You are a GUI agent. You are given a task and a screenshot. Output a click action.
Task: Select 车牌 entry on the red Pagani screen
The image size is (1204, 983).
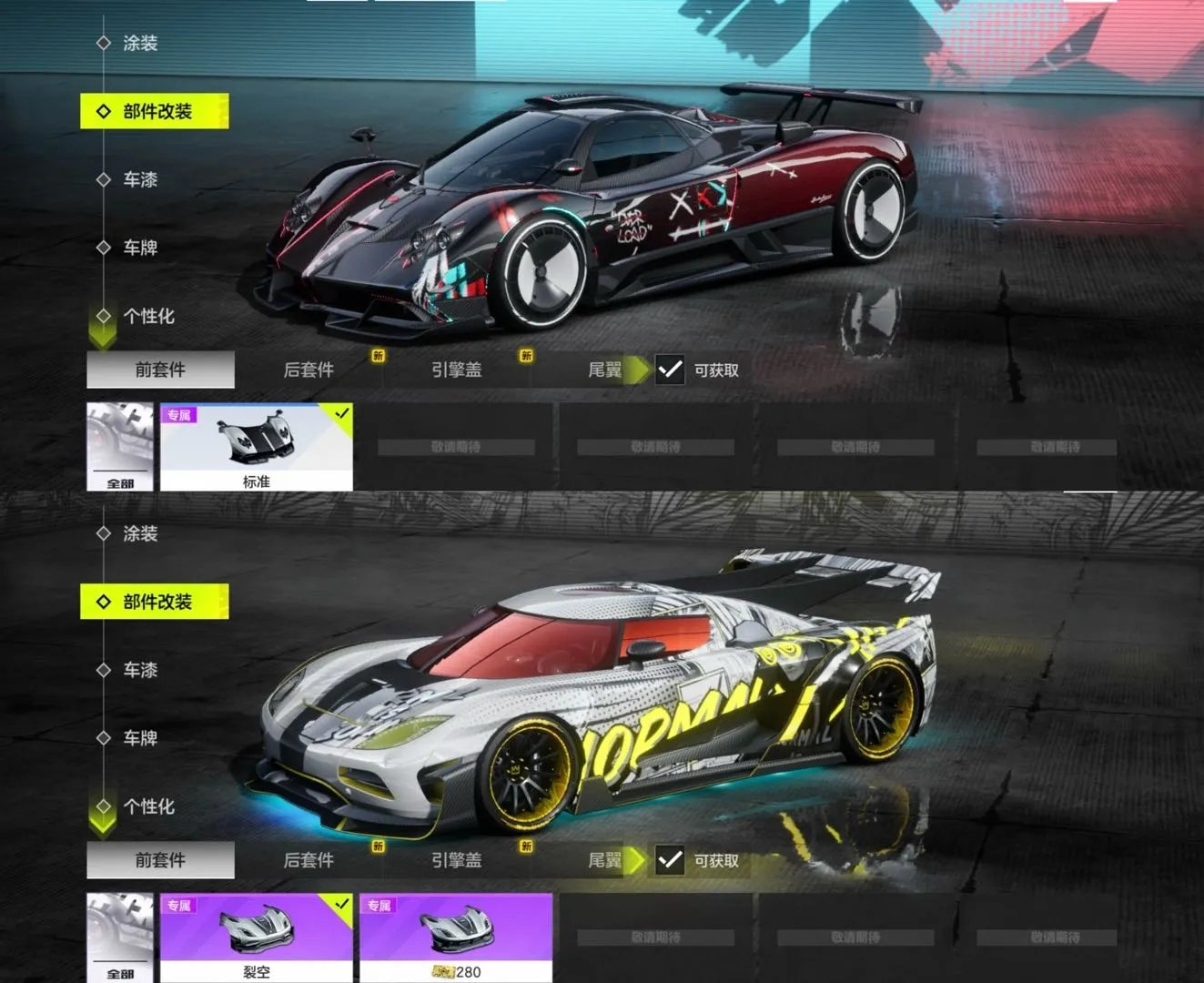pos(140,248)
